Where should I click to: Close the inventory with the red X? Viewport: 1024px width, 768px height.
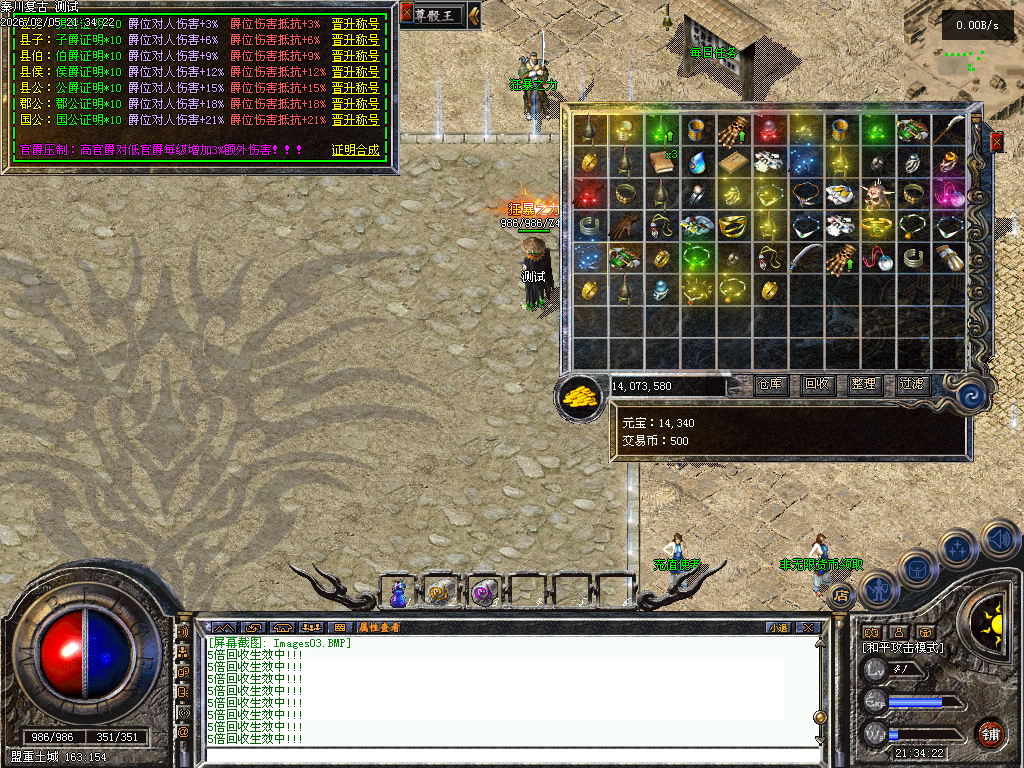pyautogui.click(x=996, y=142)
